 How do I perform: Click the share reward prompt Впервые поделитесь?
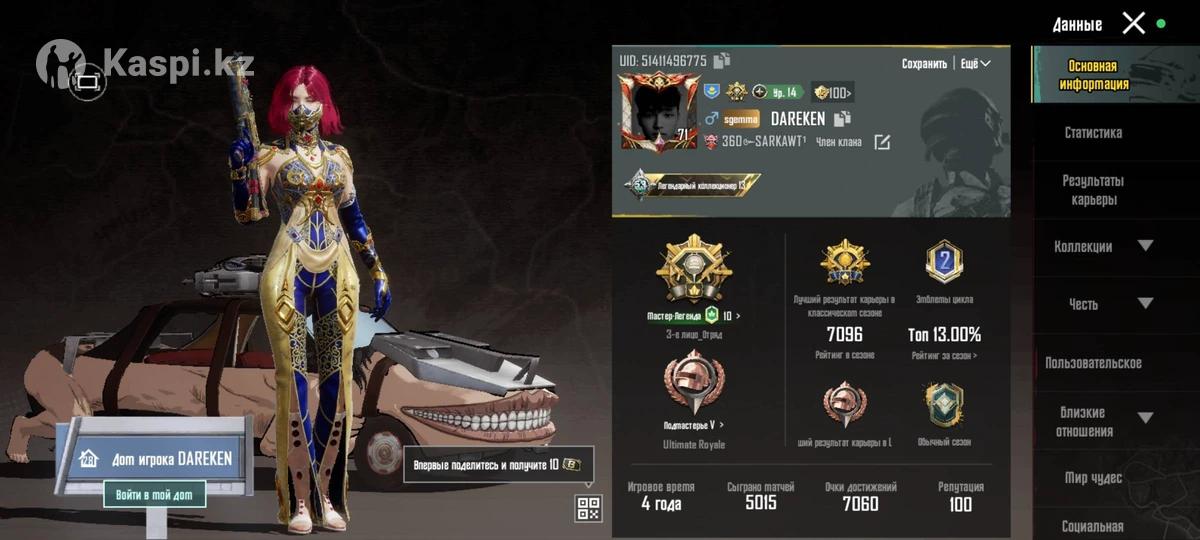click(498, 465)
